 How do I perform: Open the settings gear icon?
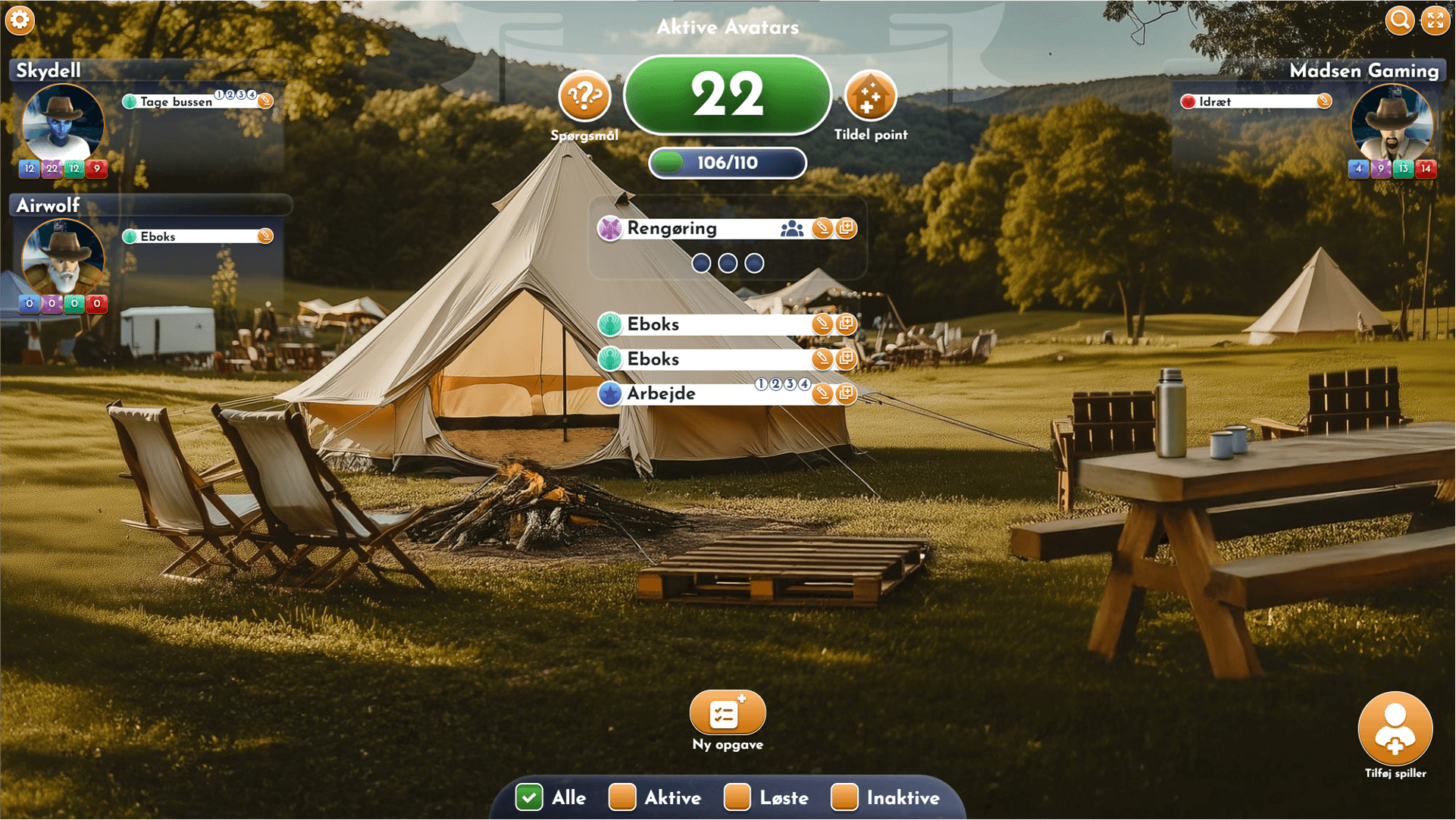coord(20,20)
